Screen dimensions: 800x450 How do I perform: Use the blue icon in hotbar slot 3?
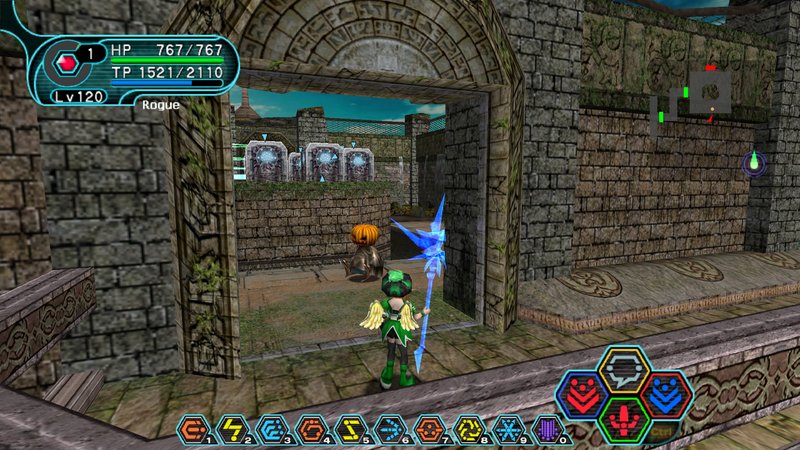(269, 429)
